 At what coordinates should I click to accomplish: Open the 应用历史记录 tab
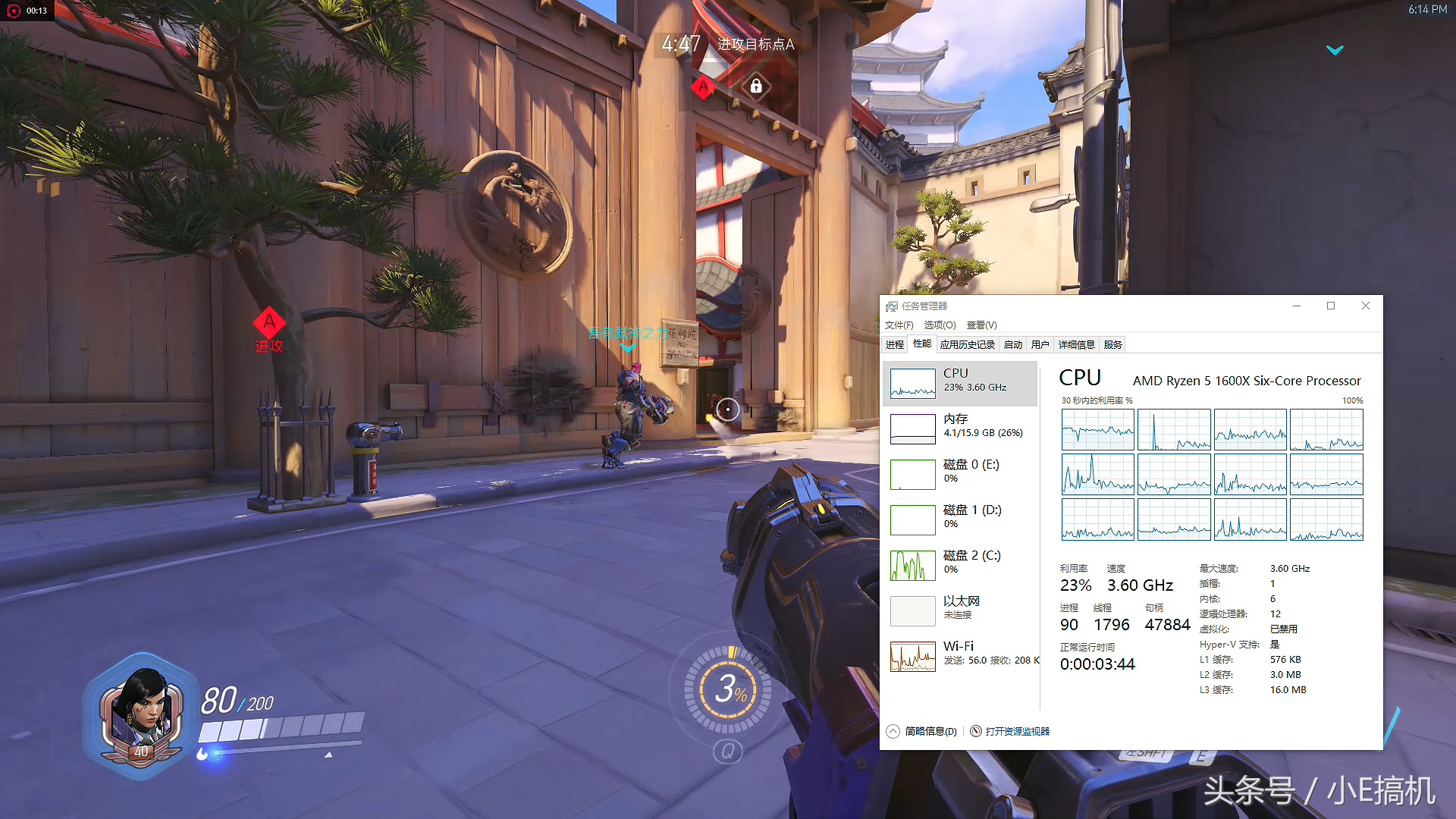[x=967, y=345]
